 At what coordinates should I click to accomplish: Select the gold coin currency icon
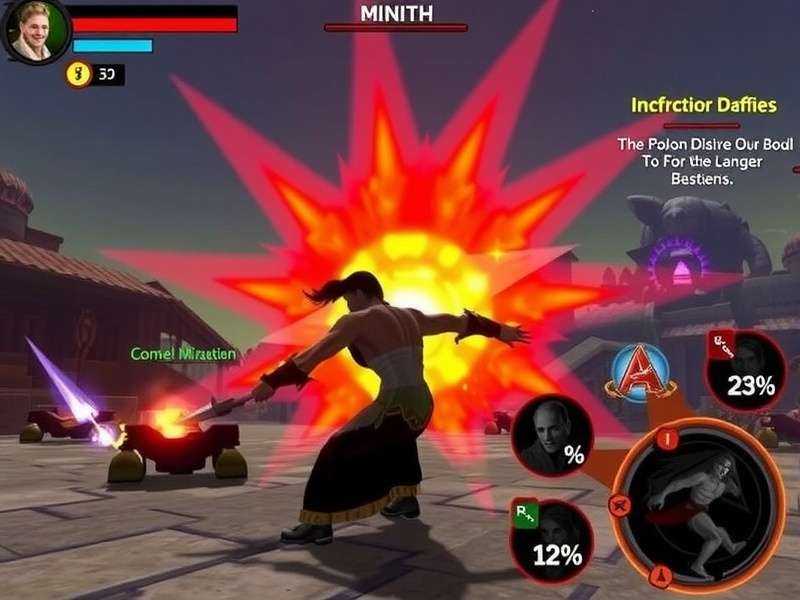coord(78,74)
